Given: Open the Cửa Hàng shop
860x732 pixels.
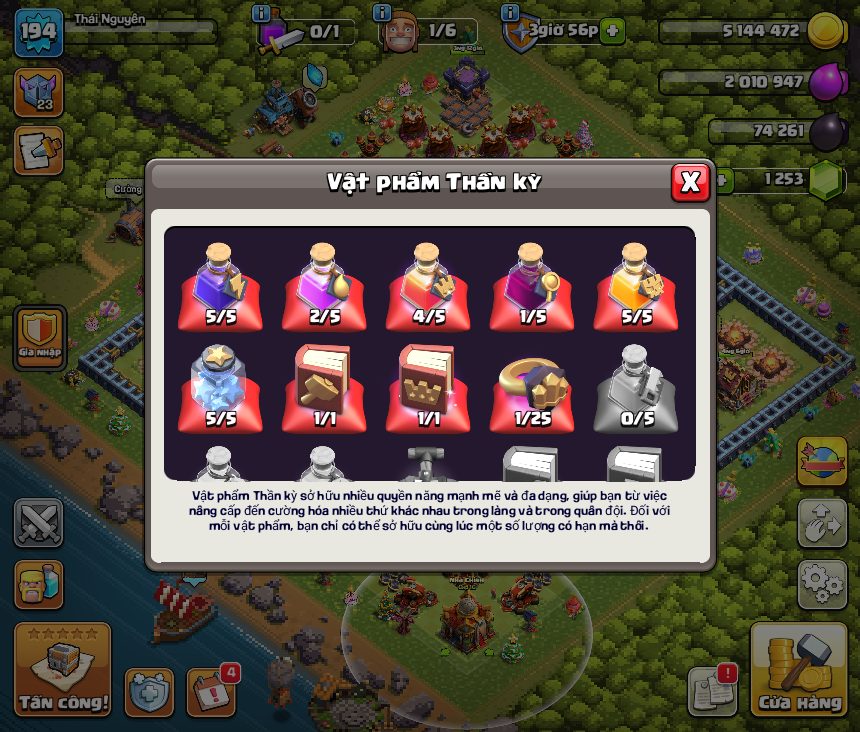Looking at the screenshot, I should [x=799, y=669].
